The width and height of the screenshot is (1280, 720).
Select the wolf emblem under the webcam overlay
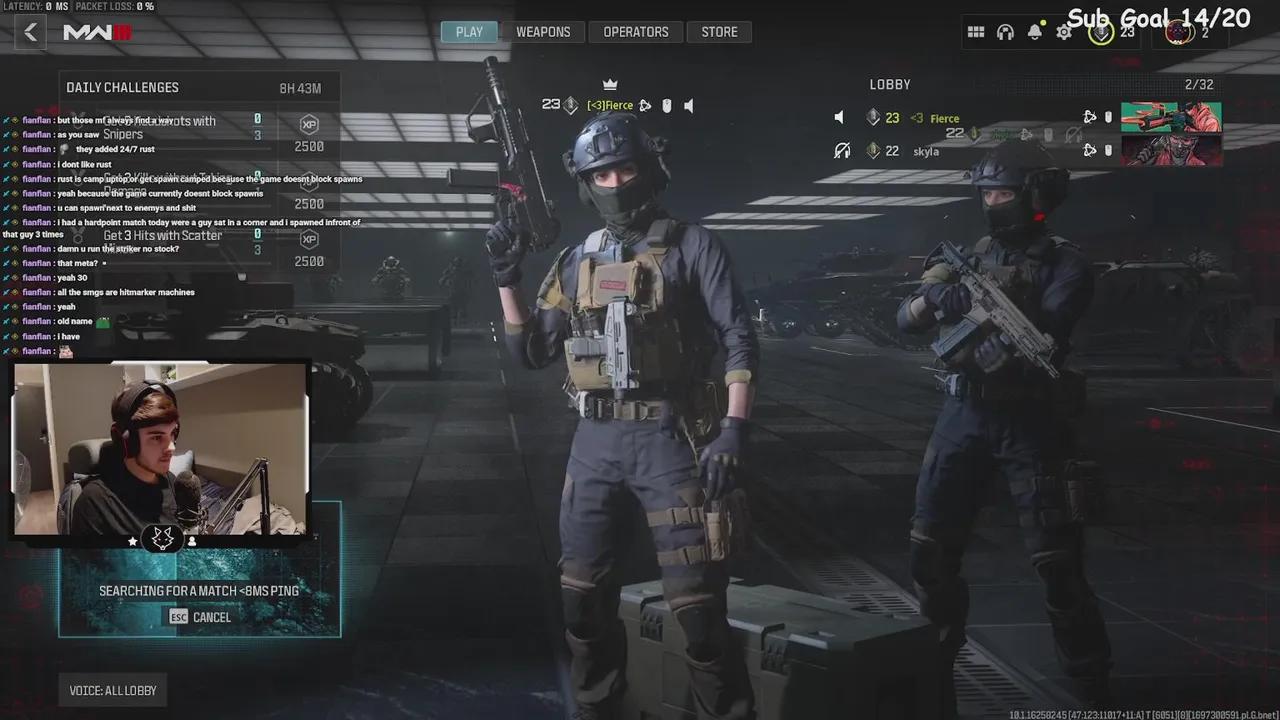coord(161,538)
